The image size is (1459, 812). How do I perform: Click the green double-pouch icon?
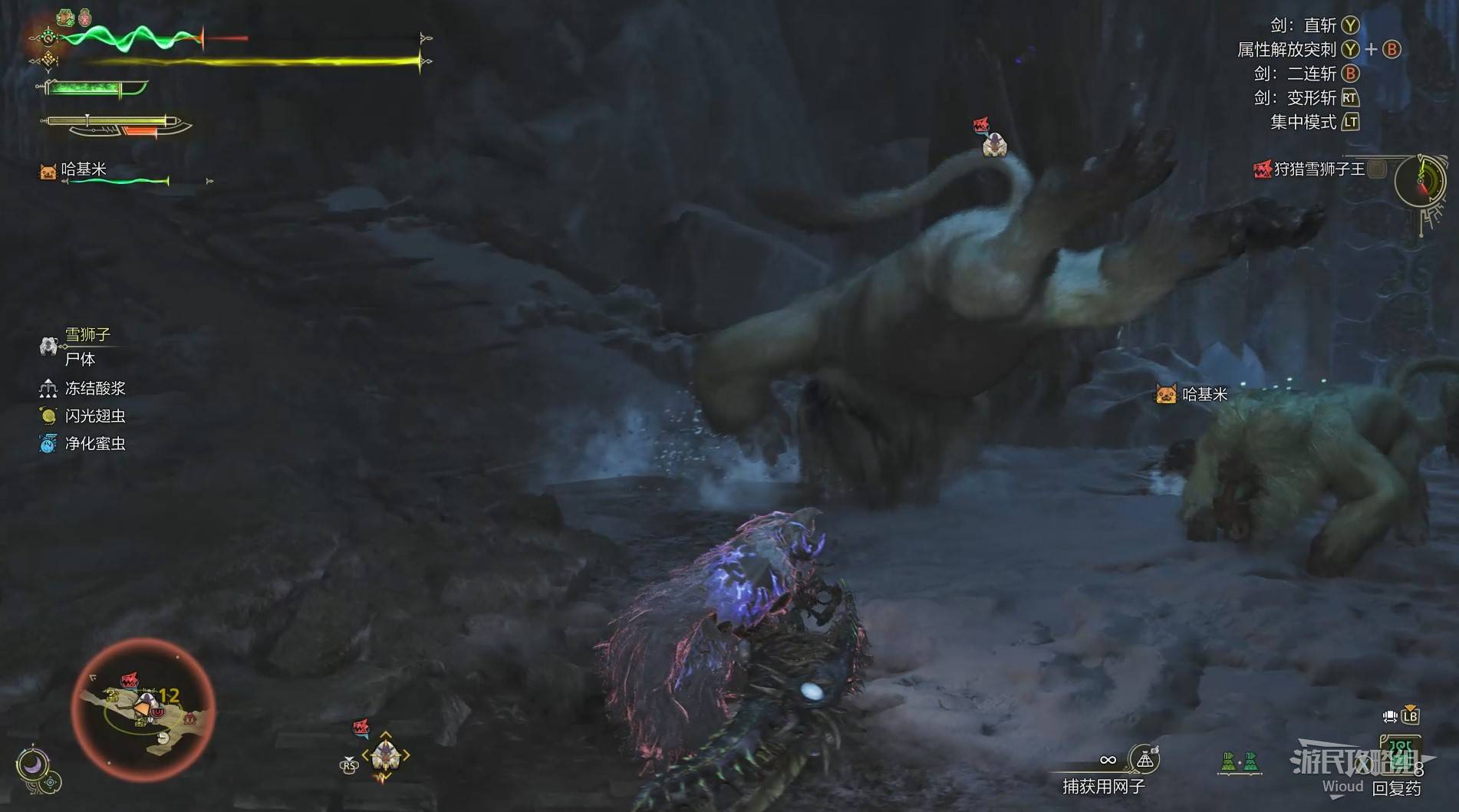pos(1240,762)
